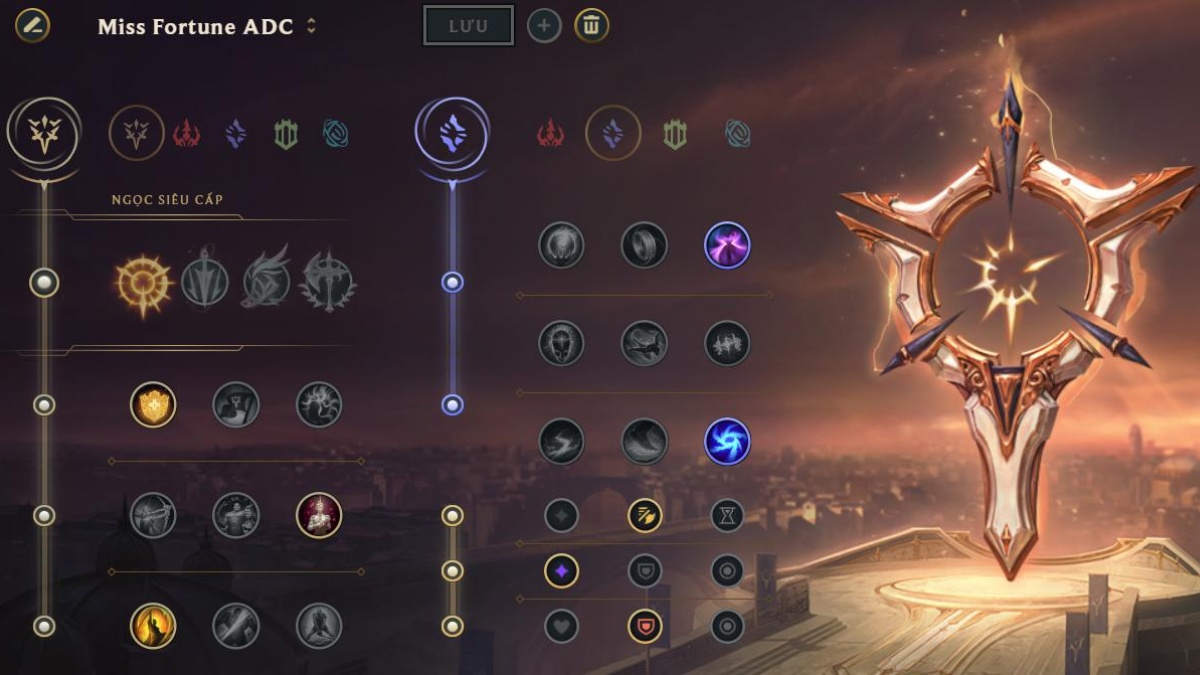
Task: Save the rune page with LƯU button
Action: click(468, 26)
